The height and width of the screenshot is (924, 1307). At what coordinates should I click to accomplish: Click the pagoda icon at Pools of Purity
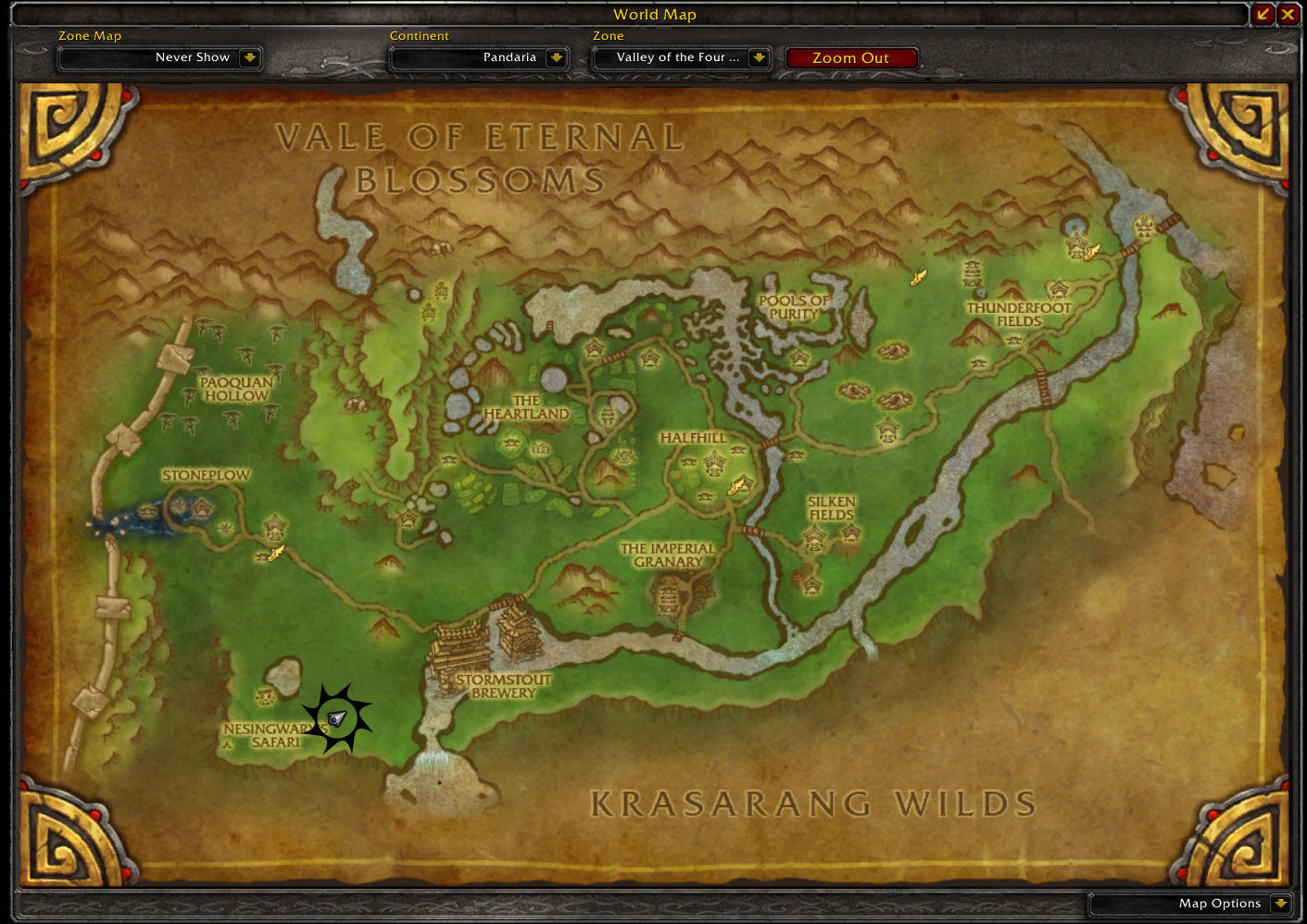tap(798, 356)
